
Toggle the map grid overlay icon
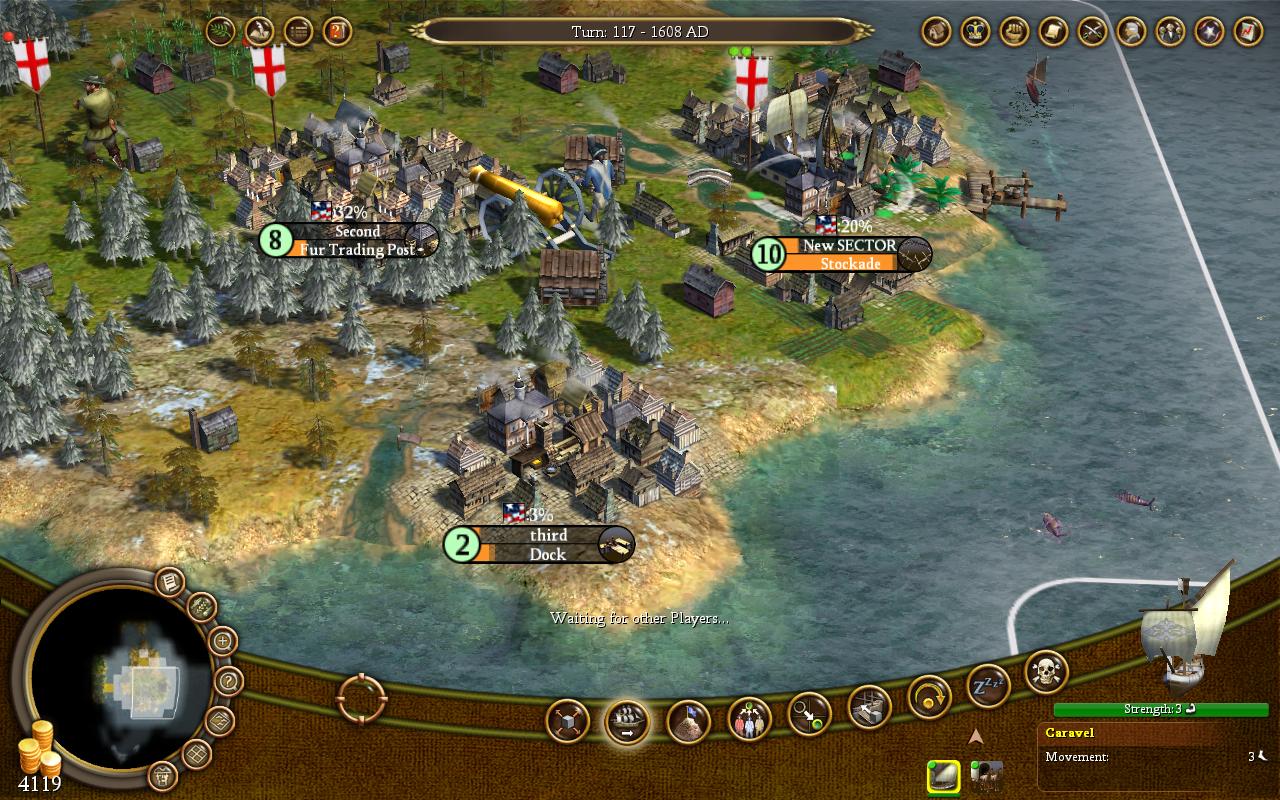pos(197,752)
